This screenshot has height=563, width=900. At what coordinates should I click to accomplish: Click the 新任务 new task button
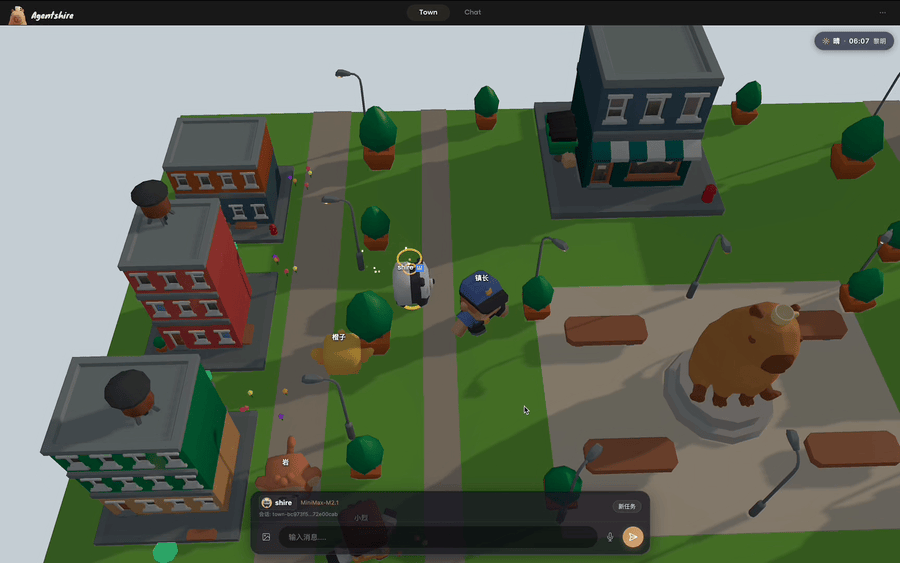click(627, 506)
